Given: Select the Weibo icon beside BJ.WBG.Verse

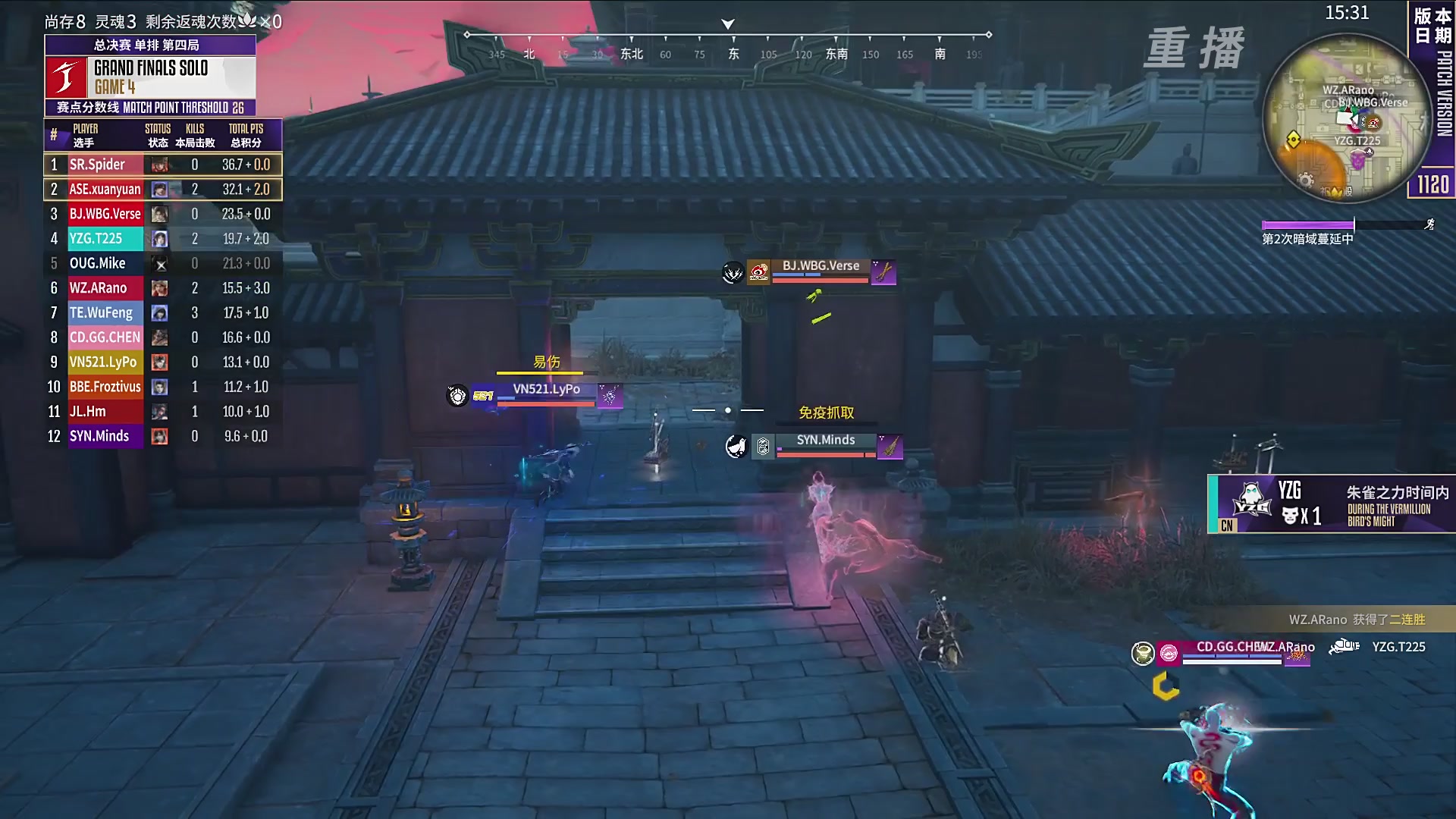Looking at the screenshot, I should pos(758,271).
